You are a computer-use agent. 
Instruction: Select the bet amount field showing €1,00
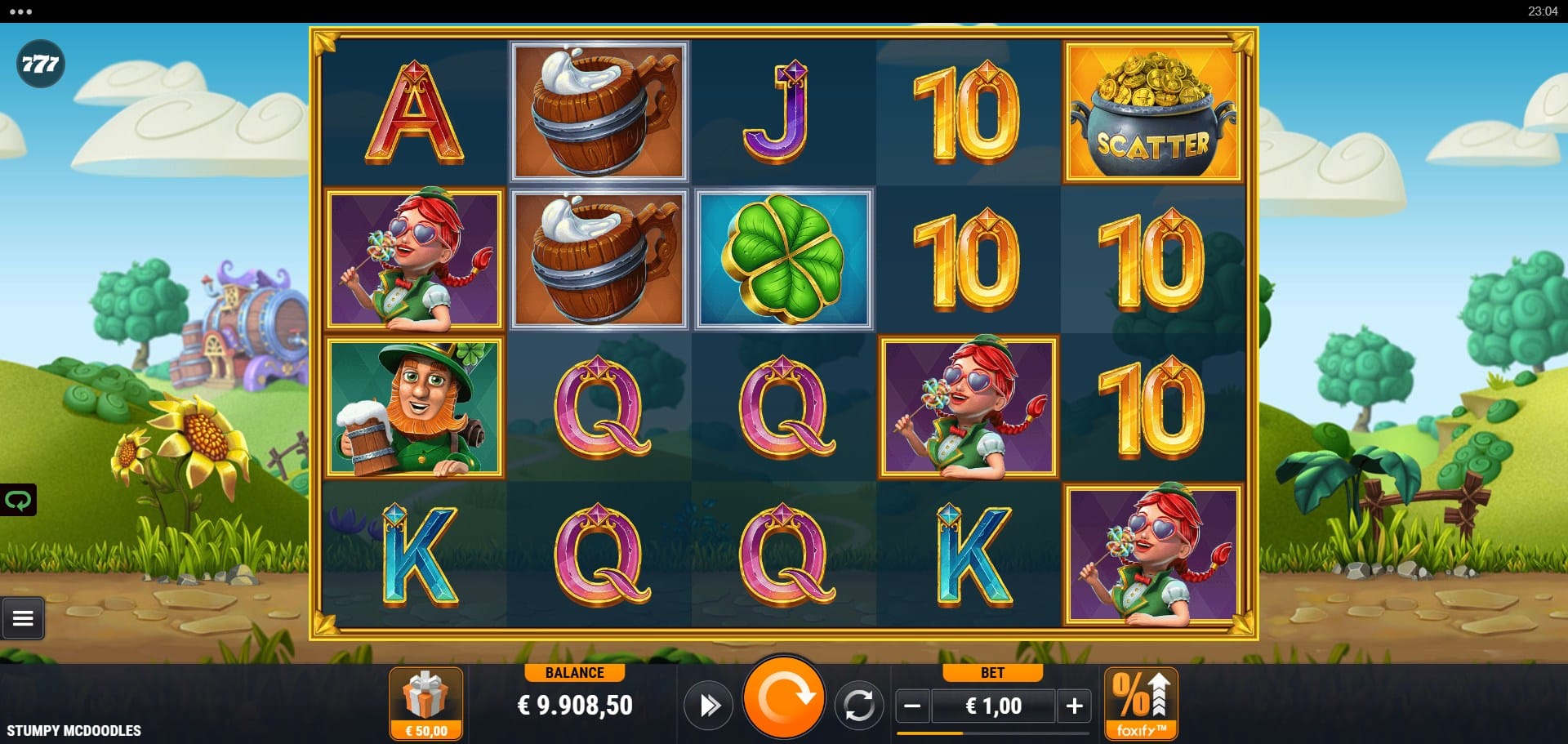click(993, 706)
